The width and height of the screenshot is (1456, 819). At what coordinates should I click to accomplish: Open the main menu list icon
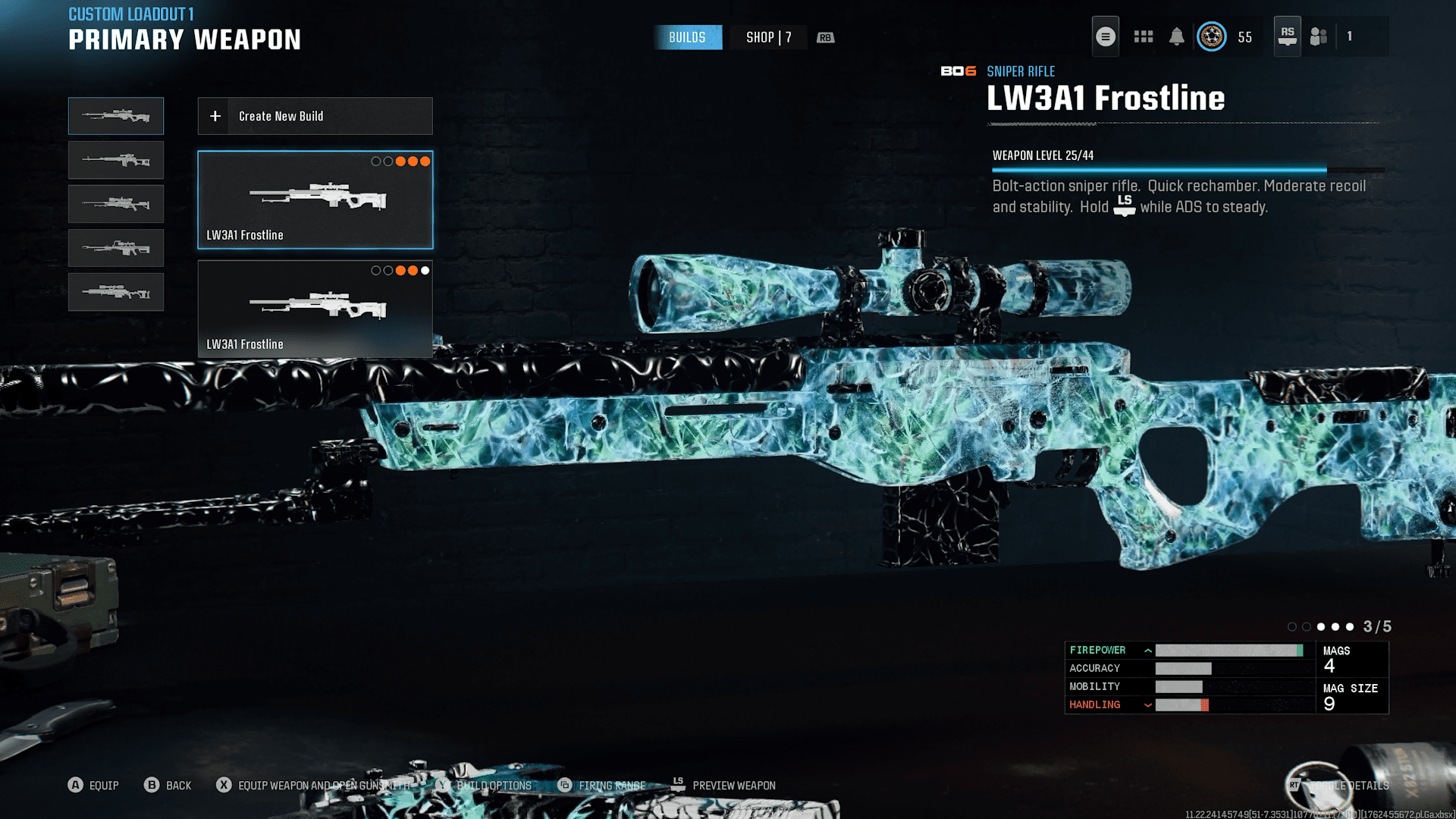click(1105, 36)
